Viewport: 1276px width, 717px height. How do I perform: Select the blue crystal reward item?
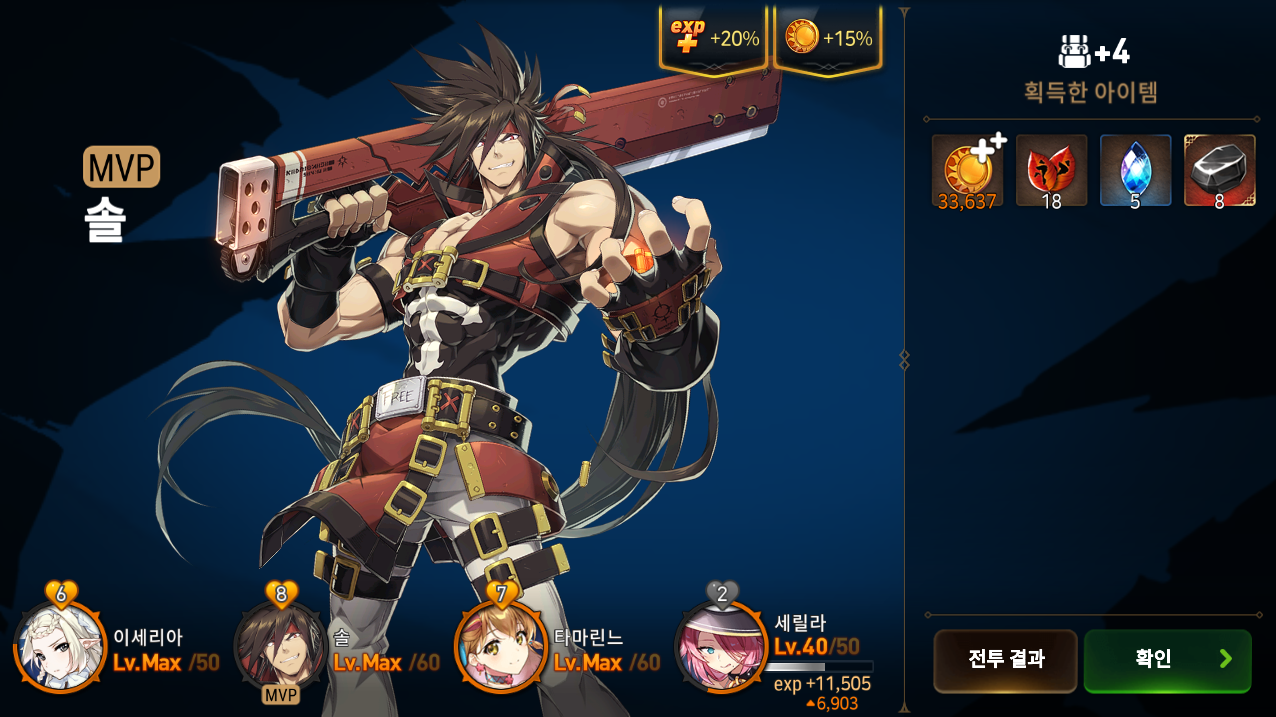[1135, 170]
